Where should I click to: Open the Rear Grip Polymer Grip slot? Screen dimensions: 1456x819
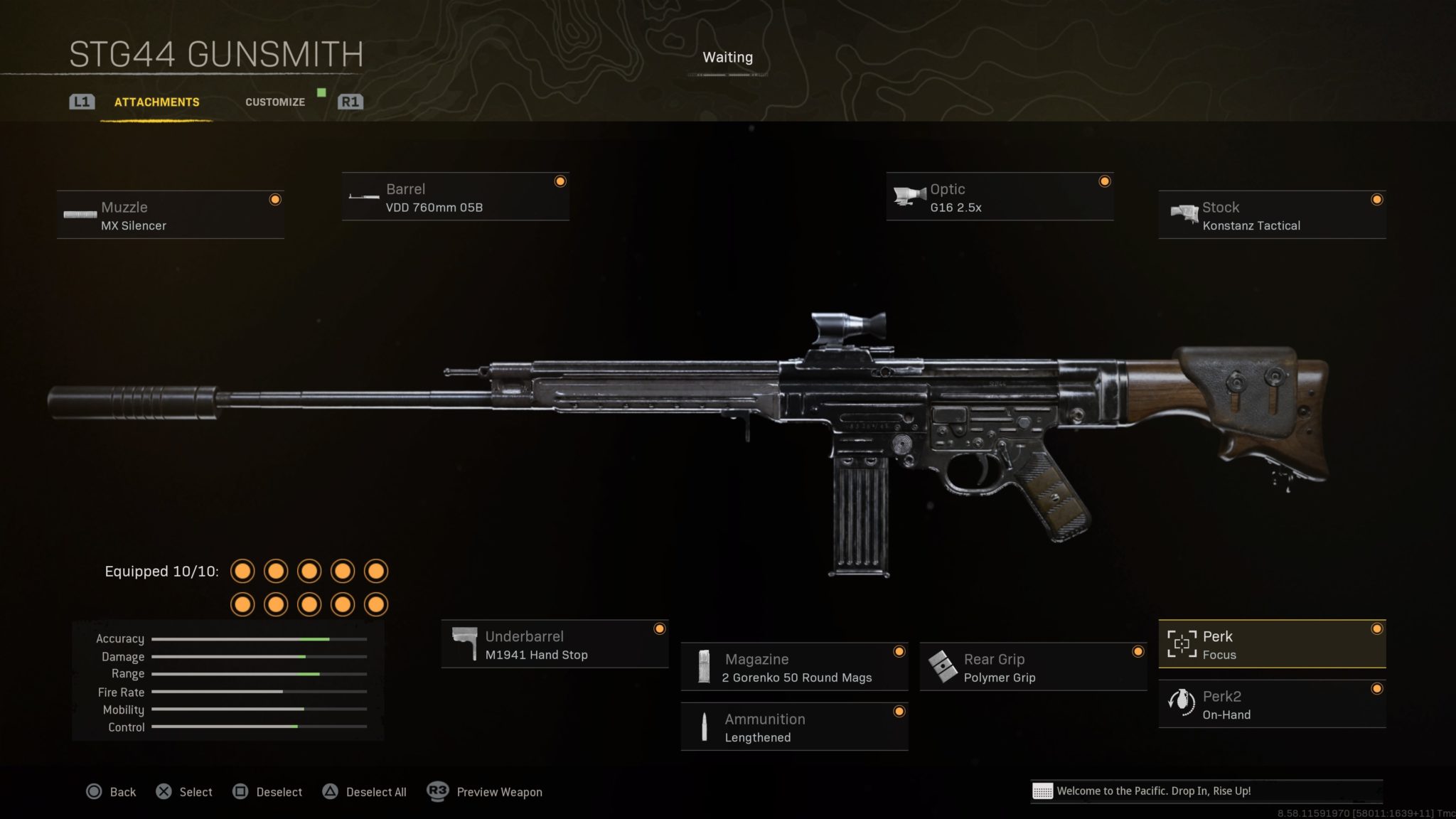click(x=1032, y=667)
